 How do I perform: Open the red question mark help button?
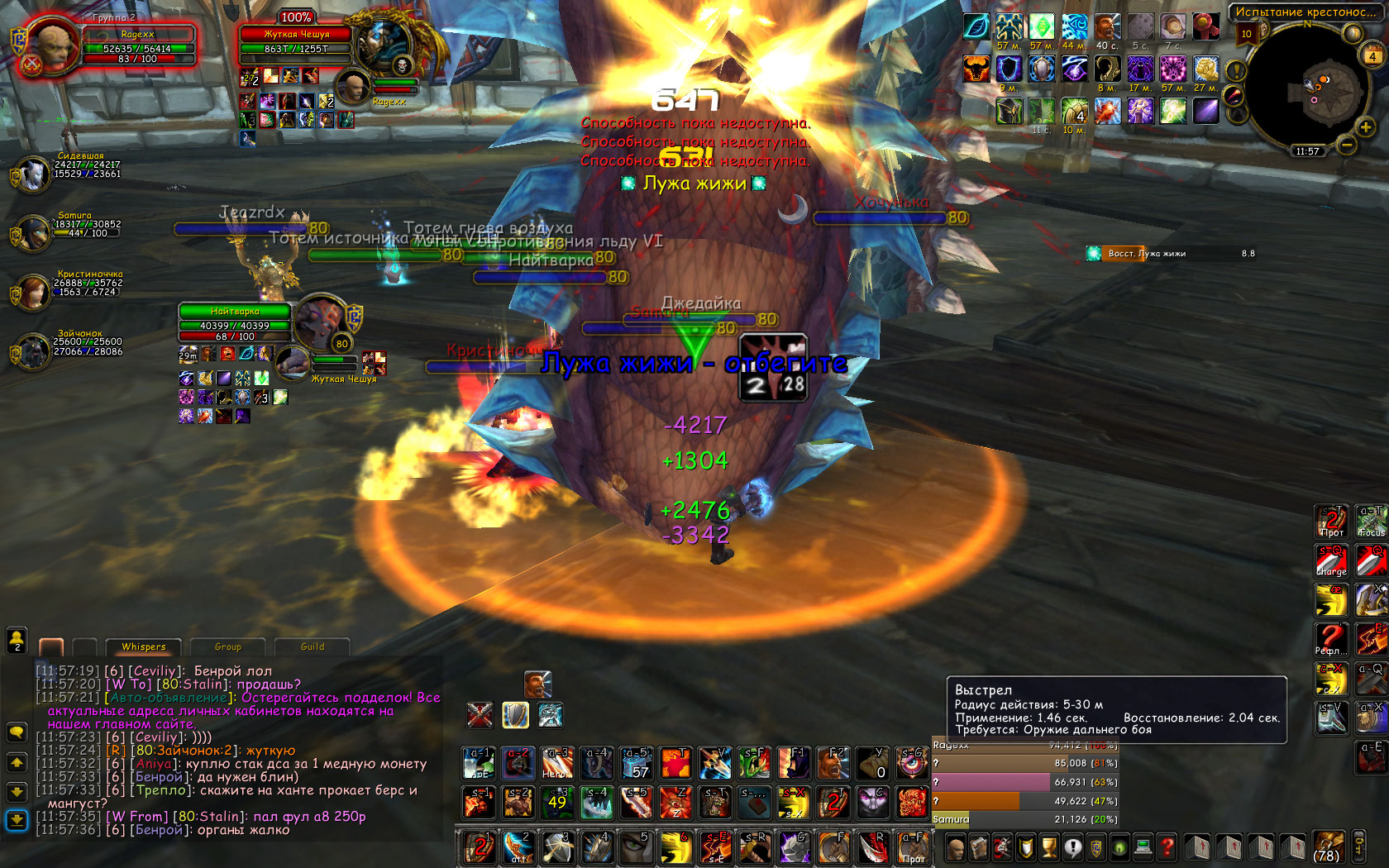click(x=1167, y=847)
